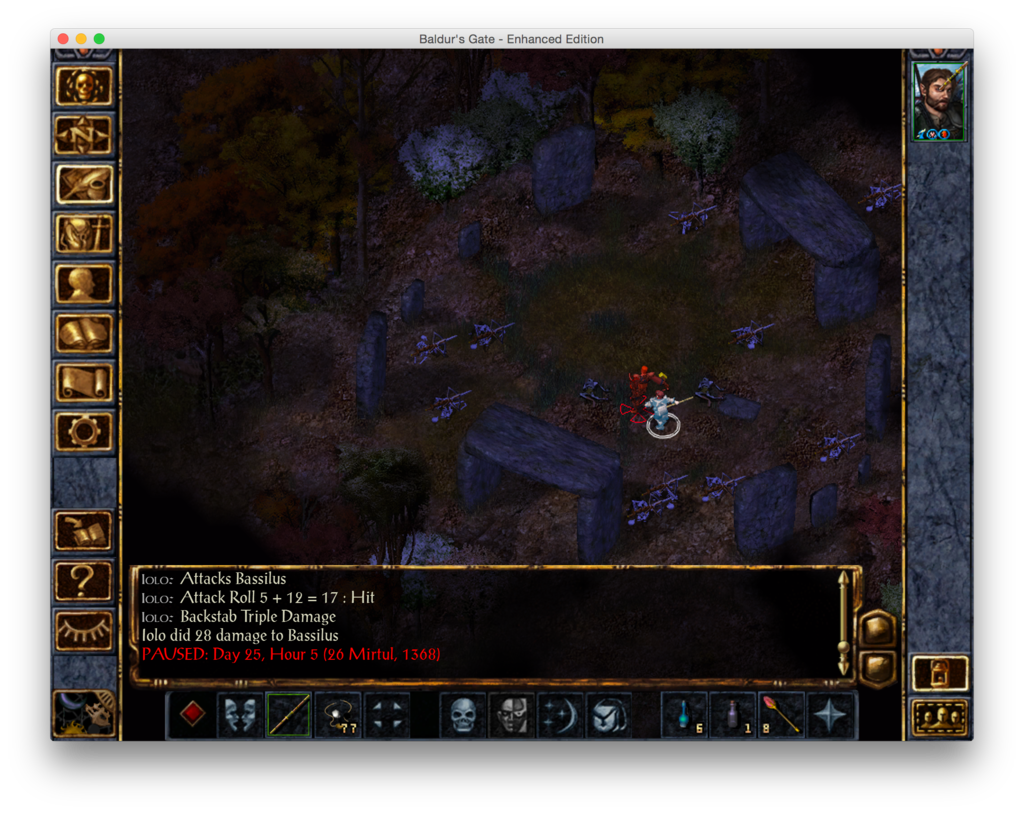
Task: Toggle the eye icon on the sidebar
Action: 84,630
